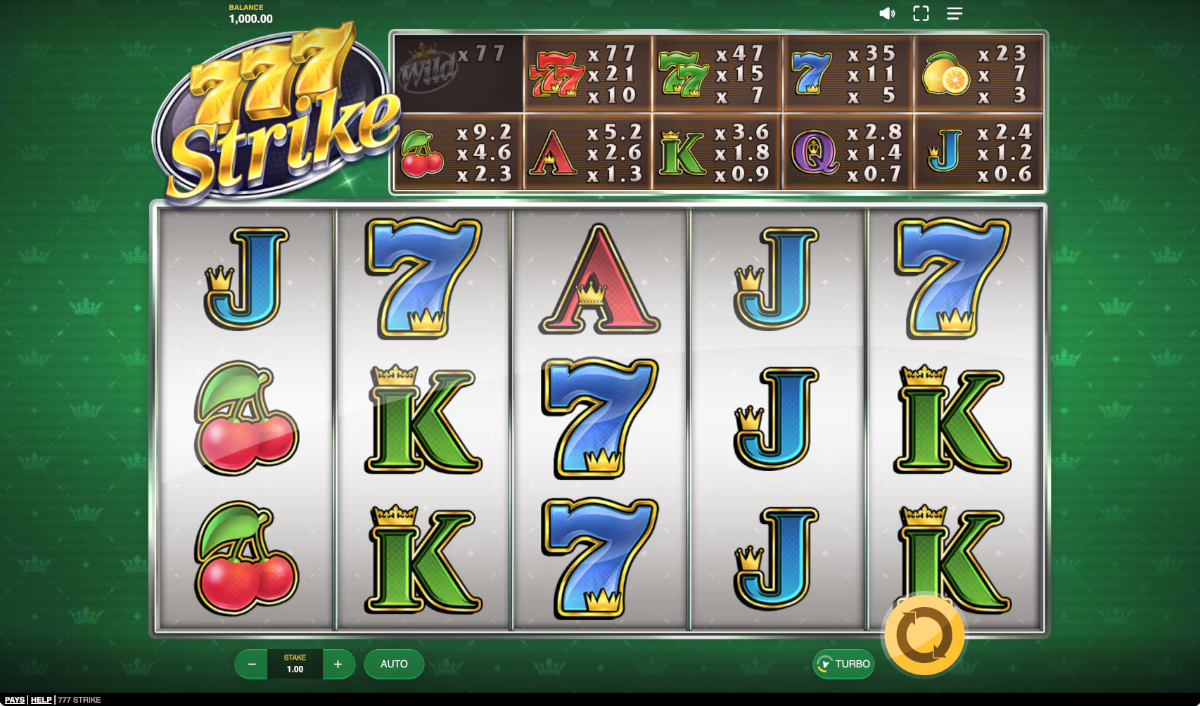Viewport: 1200px width, 706px height.
Task: Open the Pays link
Action: pyautogui.click(x=14, y=700)
